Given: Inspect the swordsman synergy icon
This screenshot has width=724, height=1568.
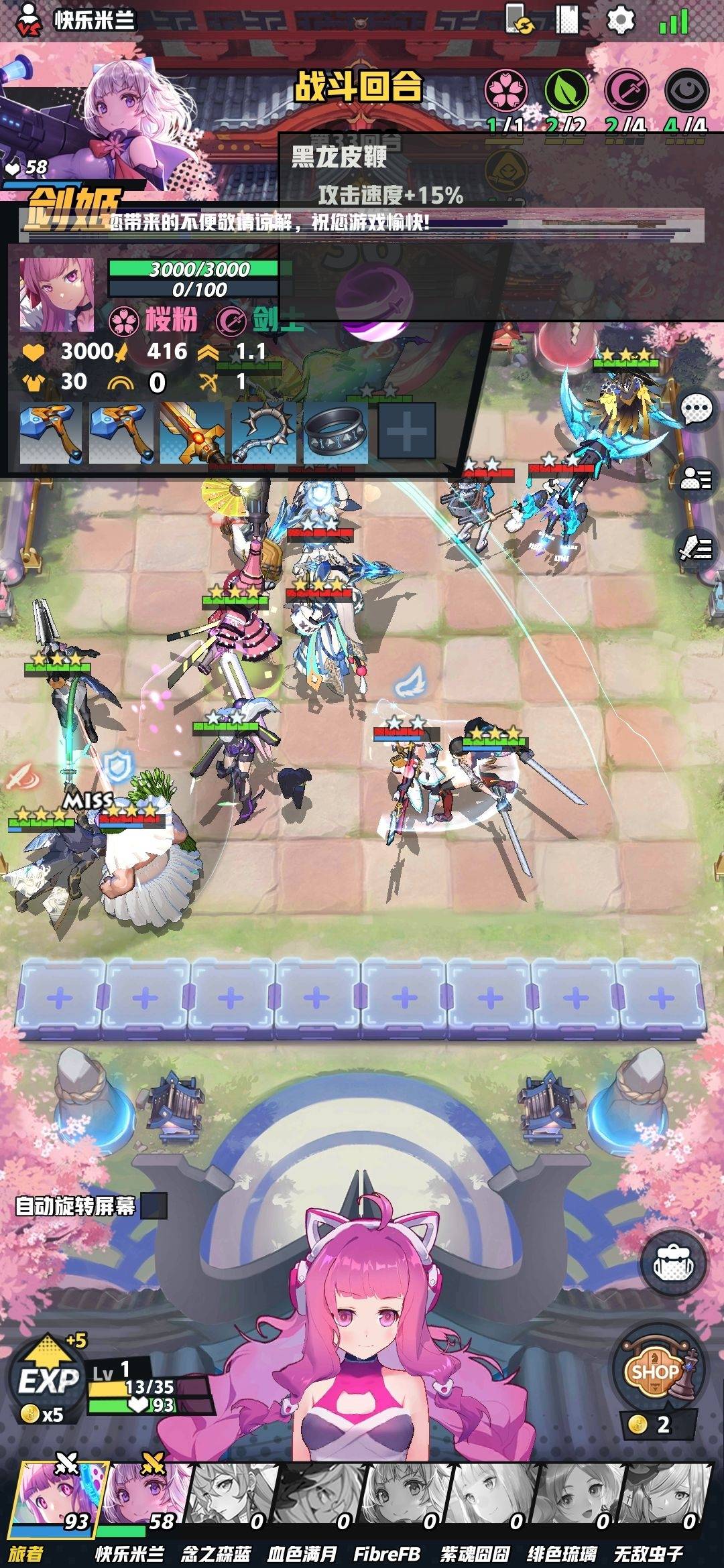Looking at the screenshot, I should tap(626, 90).
